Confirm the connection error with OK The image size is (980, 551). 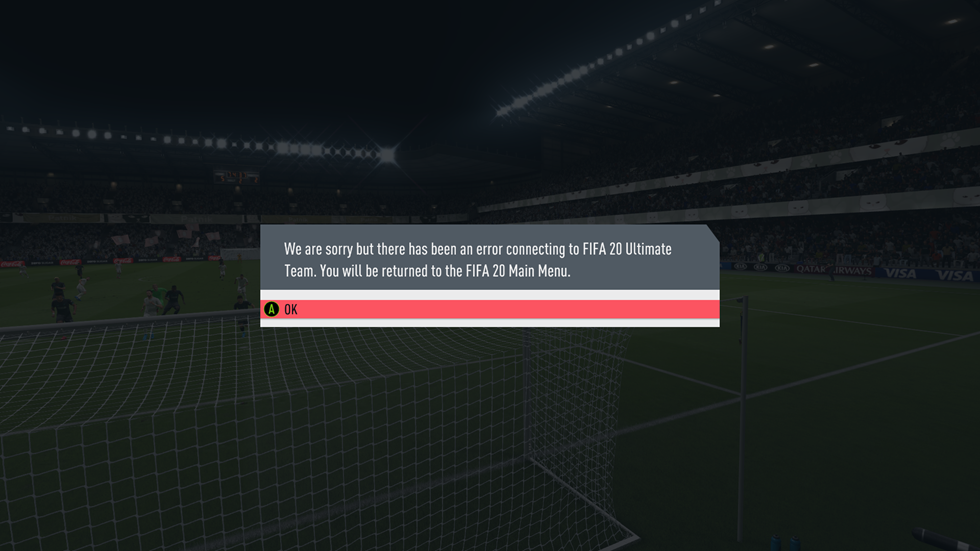pyautogui.click(x=489, y=310)
